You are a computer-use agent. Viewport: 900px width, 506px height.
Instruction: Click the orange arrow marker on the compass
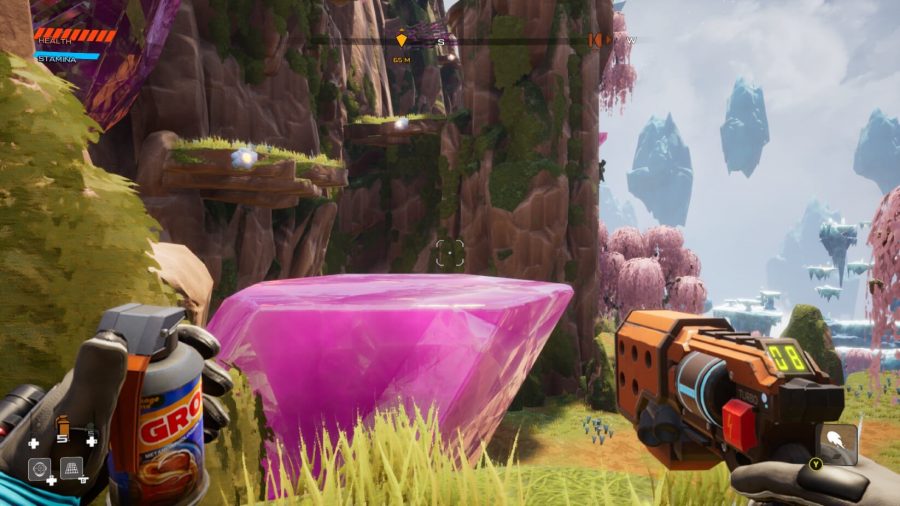coord(597,40)
